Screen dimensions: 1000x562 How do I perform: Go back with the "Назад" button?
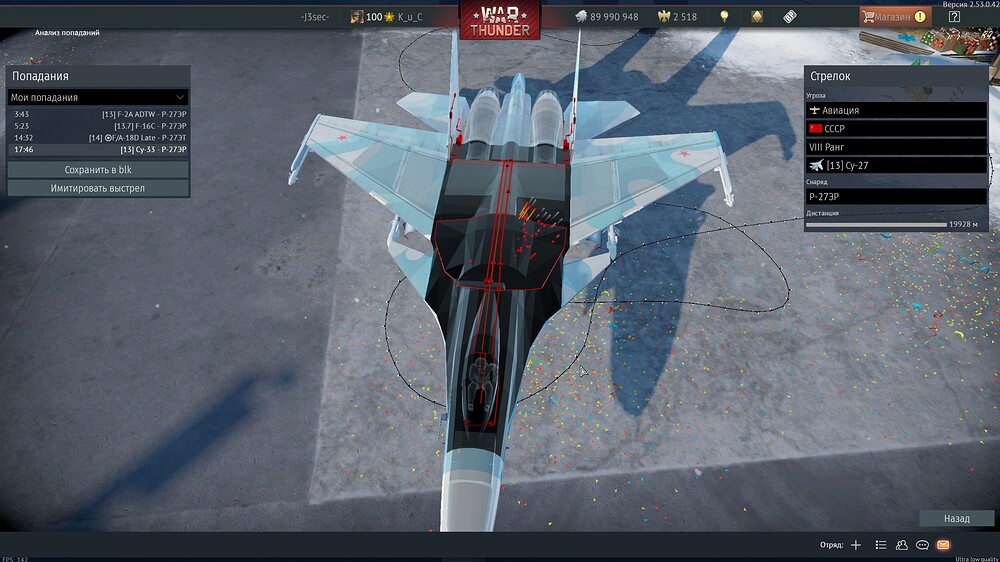(x=956, y=519)
